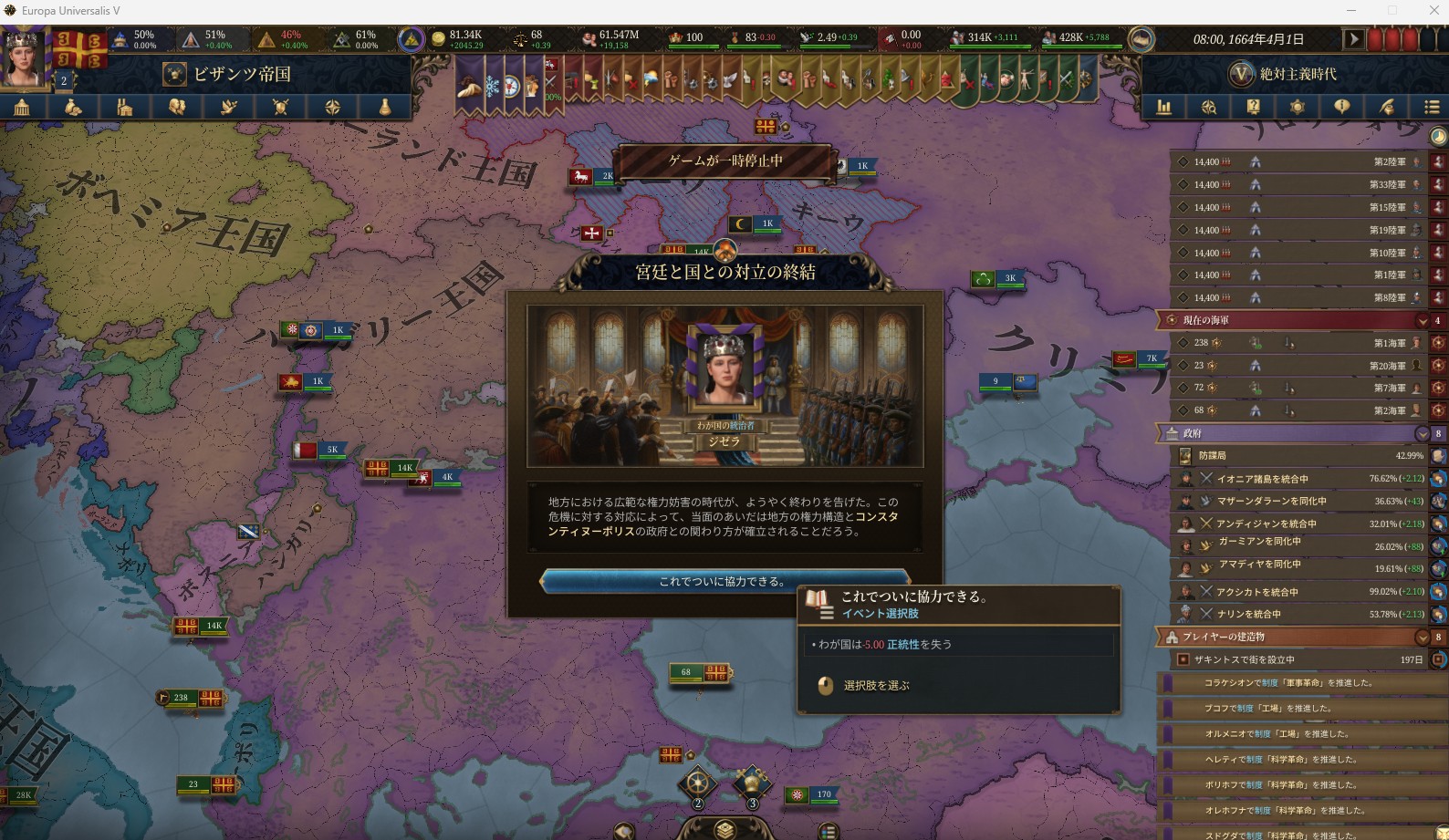Open the コラケシオン 軍事革命 notification

tap(1296, 682)
